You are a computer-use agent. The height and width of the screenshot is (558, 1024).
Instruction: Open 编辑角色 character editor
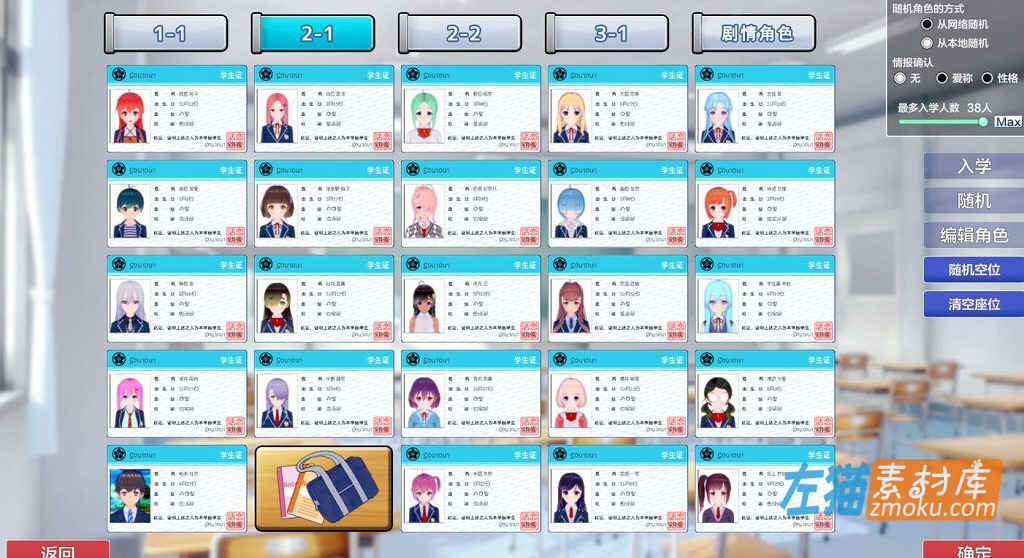(x=973, y=236)
